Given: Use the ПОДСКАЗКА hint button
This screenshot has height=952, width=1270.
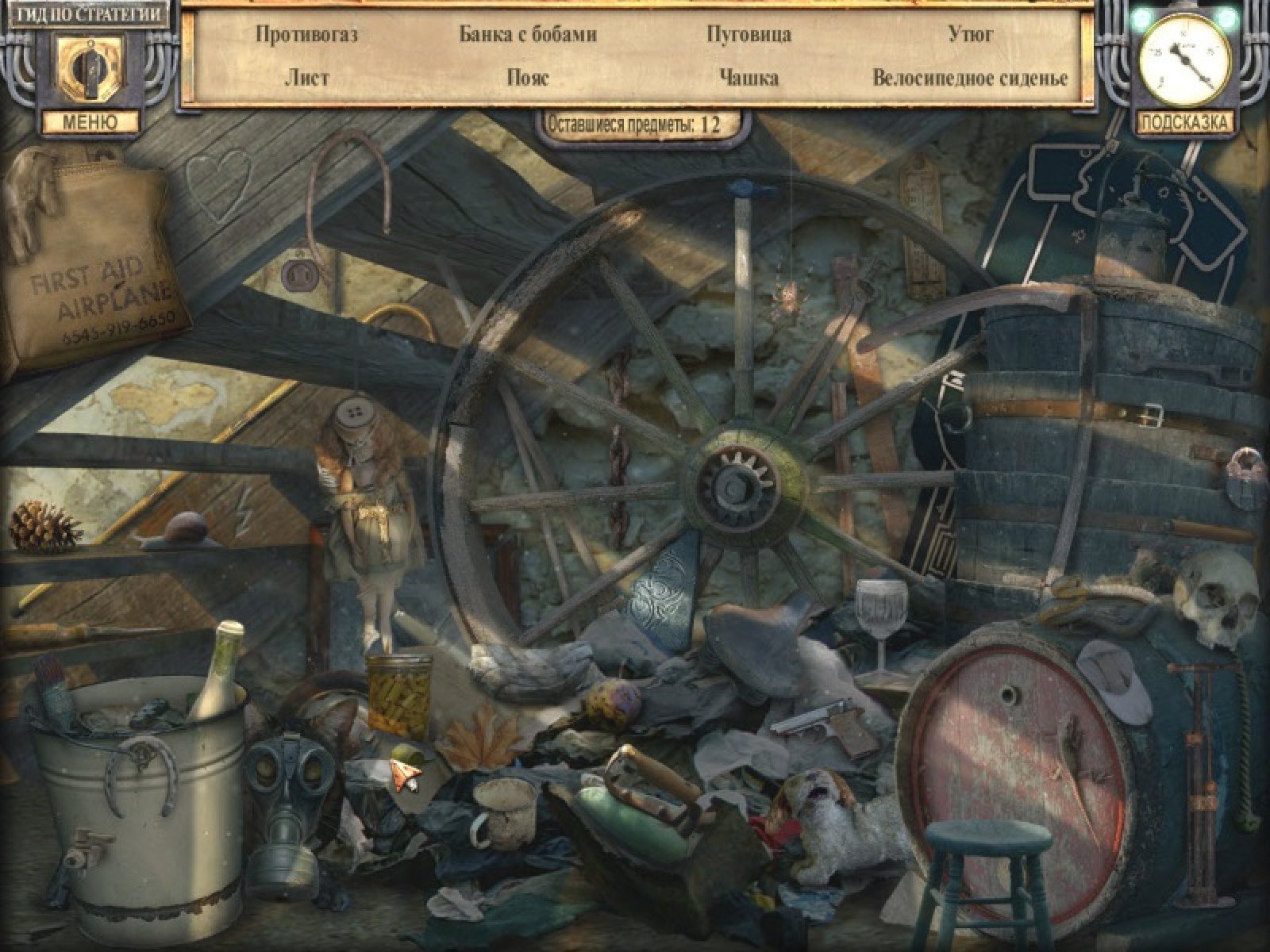Looking at the screenshot, I should click(x=1185, y=122).
